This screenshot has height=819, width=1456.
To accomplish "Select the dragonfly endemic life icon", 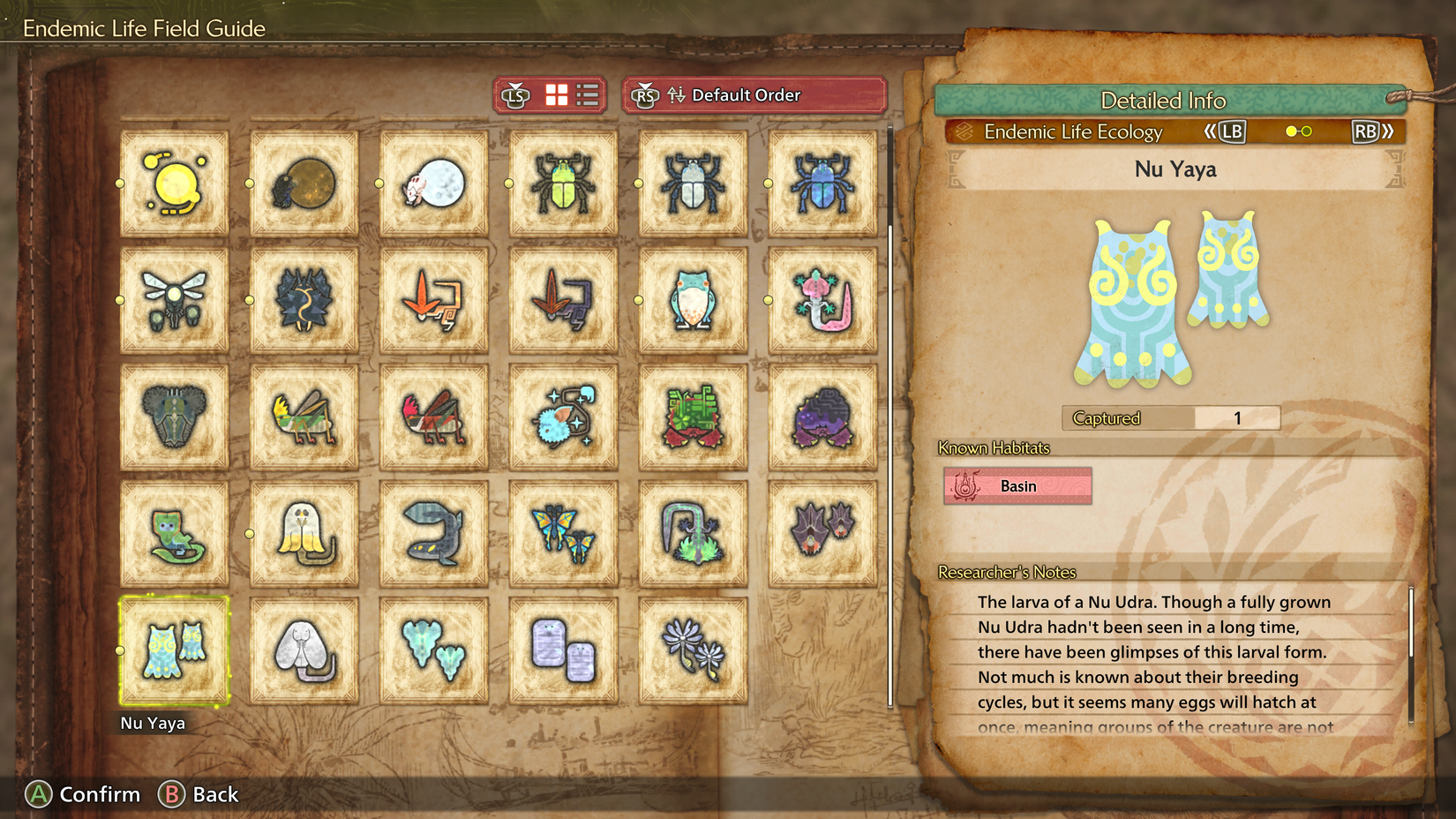I will [174, 299].
